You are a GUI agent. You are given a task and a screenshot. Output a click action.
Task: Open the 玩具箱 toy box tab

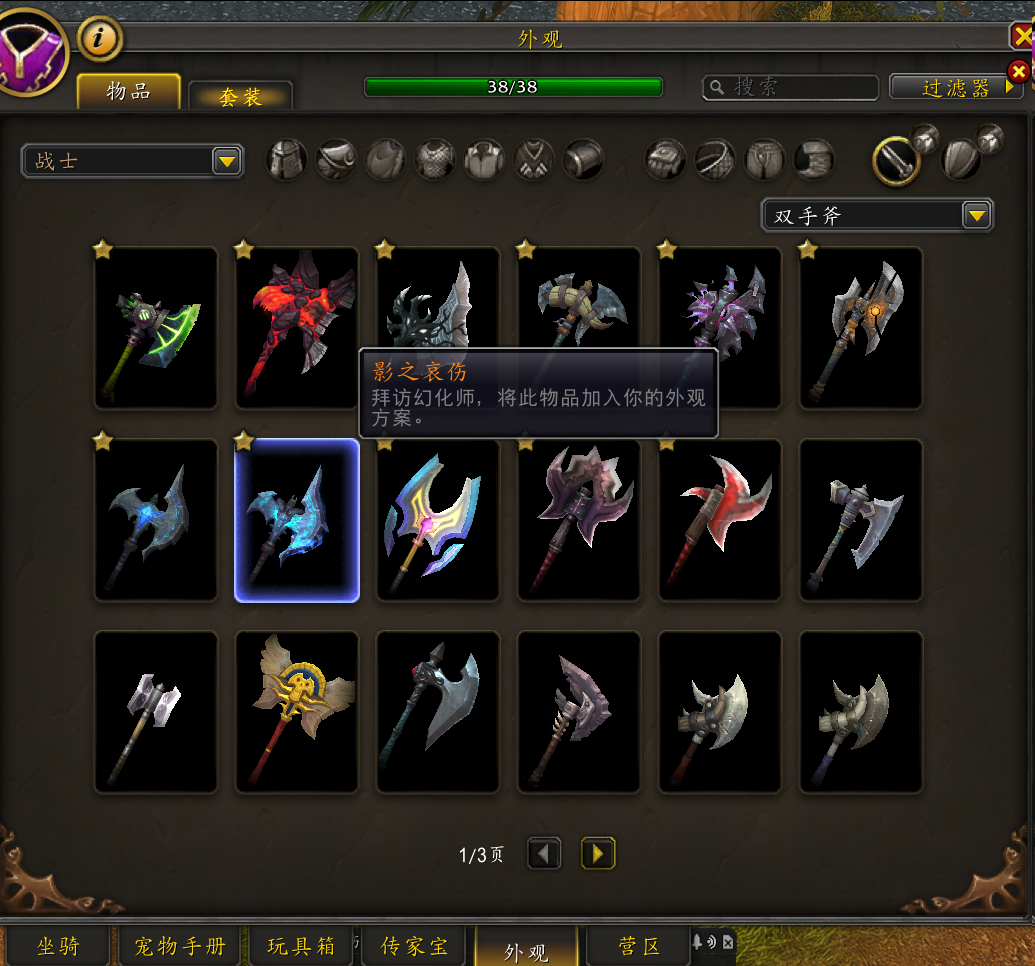coord(301,946)
